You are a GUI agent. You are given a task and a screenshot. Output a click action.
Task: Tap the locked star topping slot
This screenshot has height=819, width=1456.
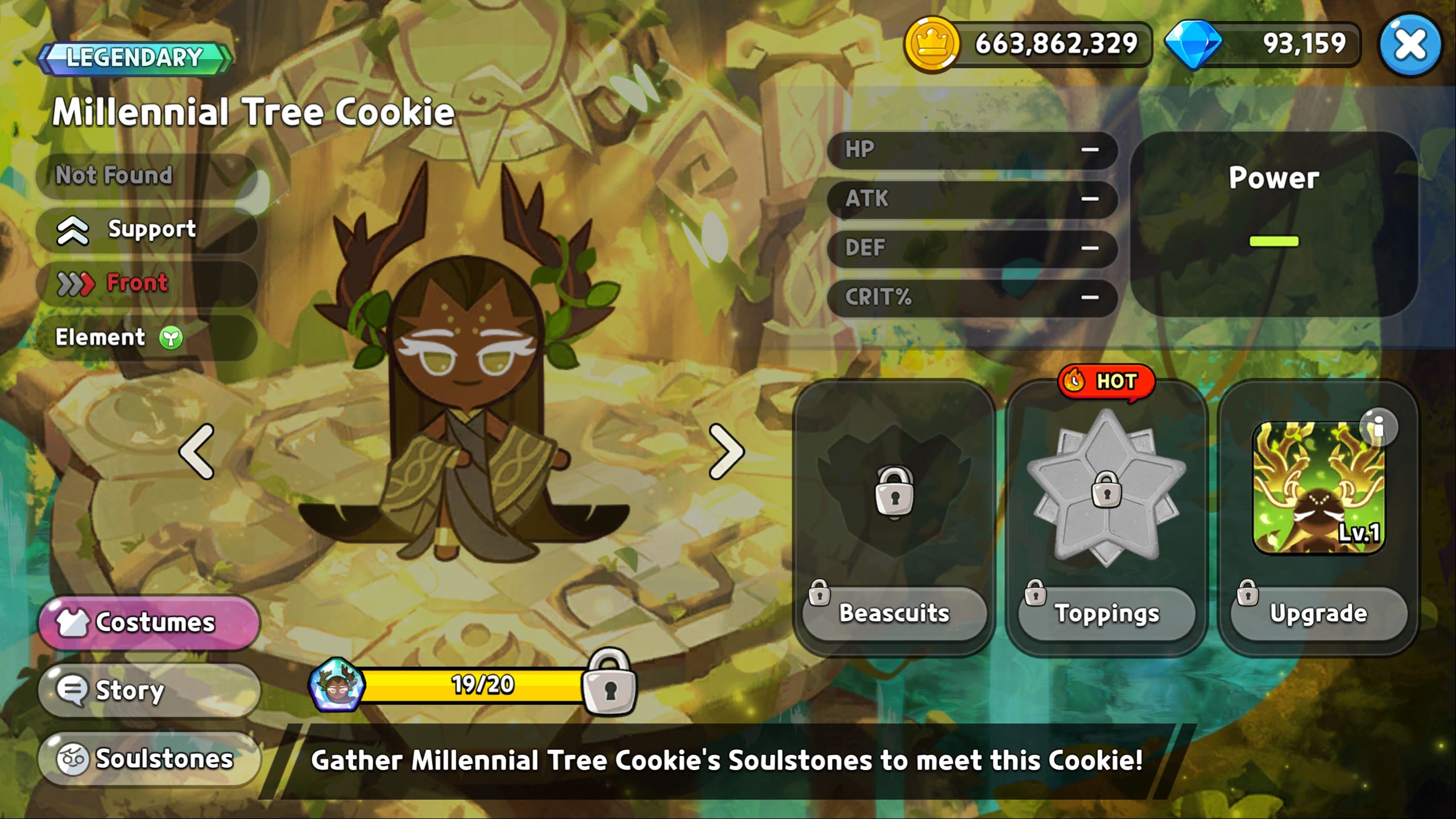(x=1106, y=488)
